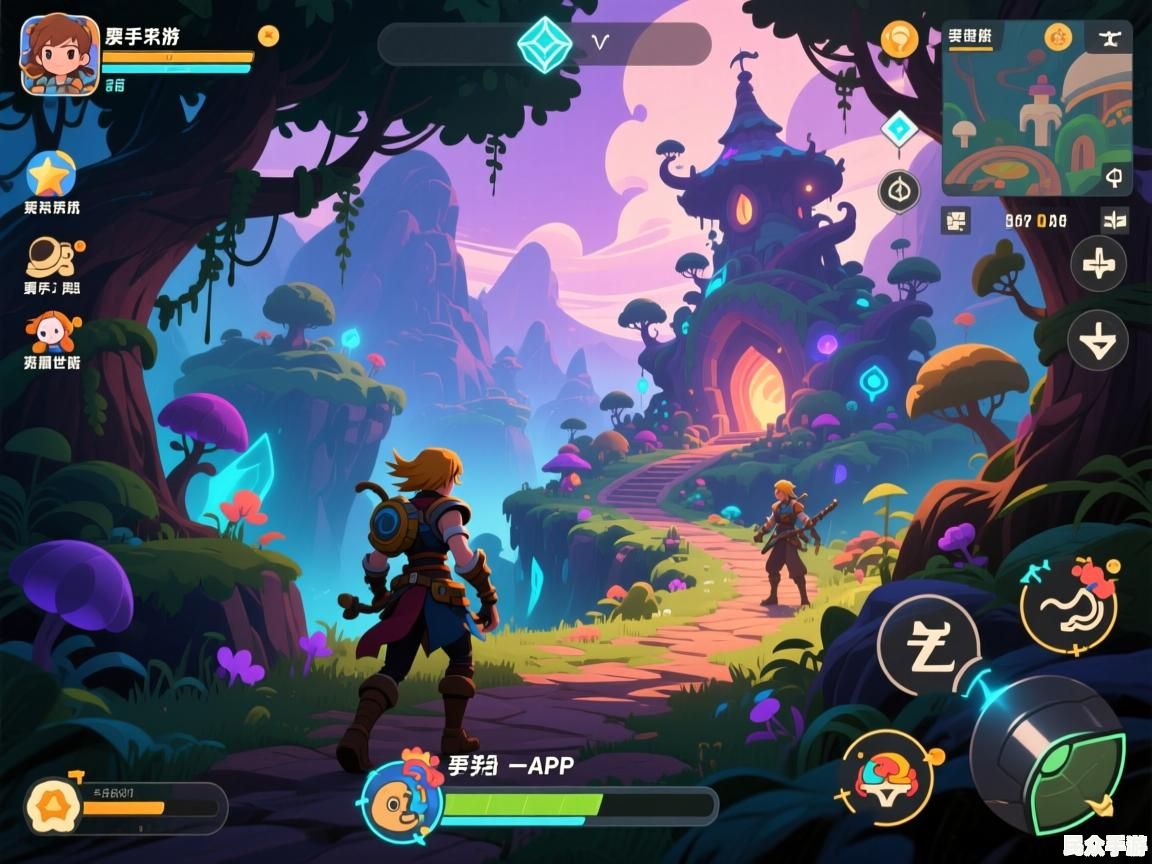Image resolution: width=1152 pixels, height=864 pixels.
Task: Click the minimap's top-right corner button
Action: pos(1112,38)
